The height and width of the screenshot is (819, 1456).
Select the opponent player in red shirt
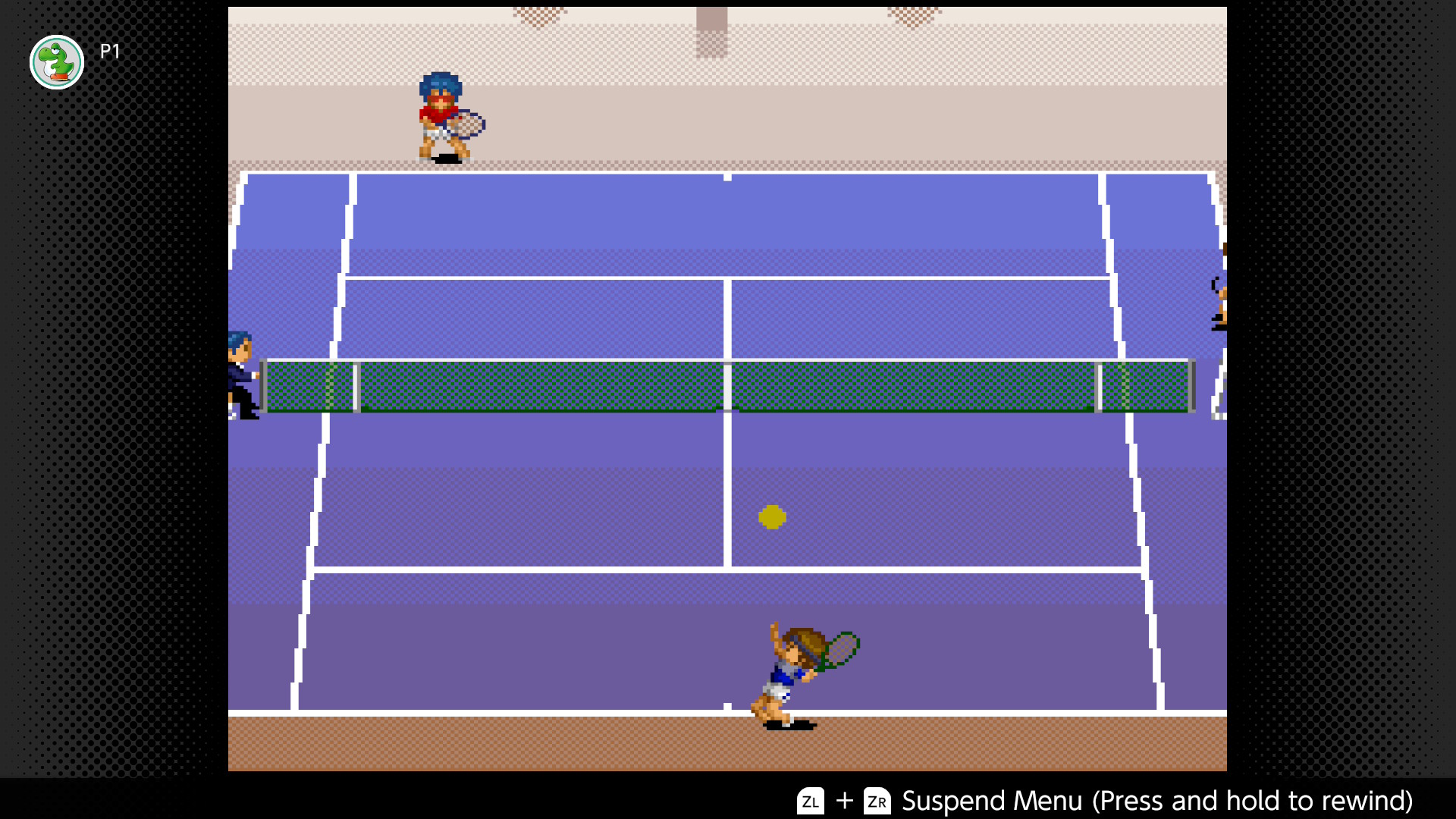click(438, 114)
